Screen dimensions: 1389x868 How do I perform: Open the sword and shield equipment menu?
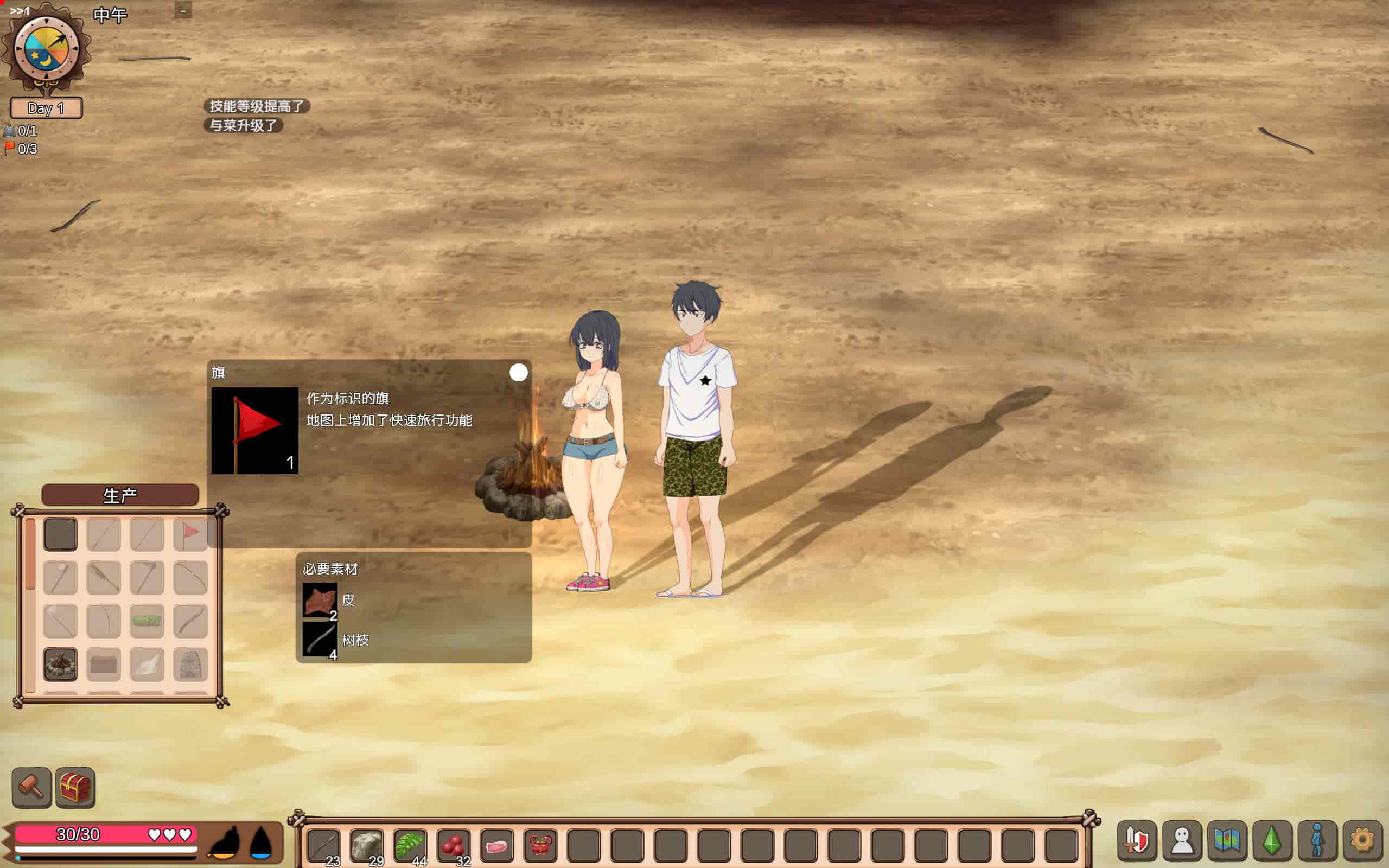[x=1137, y=840]
